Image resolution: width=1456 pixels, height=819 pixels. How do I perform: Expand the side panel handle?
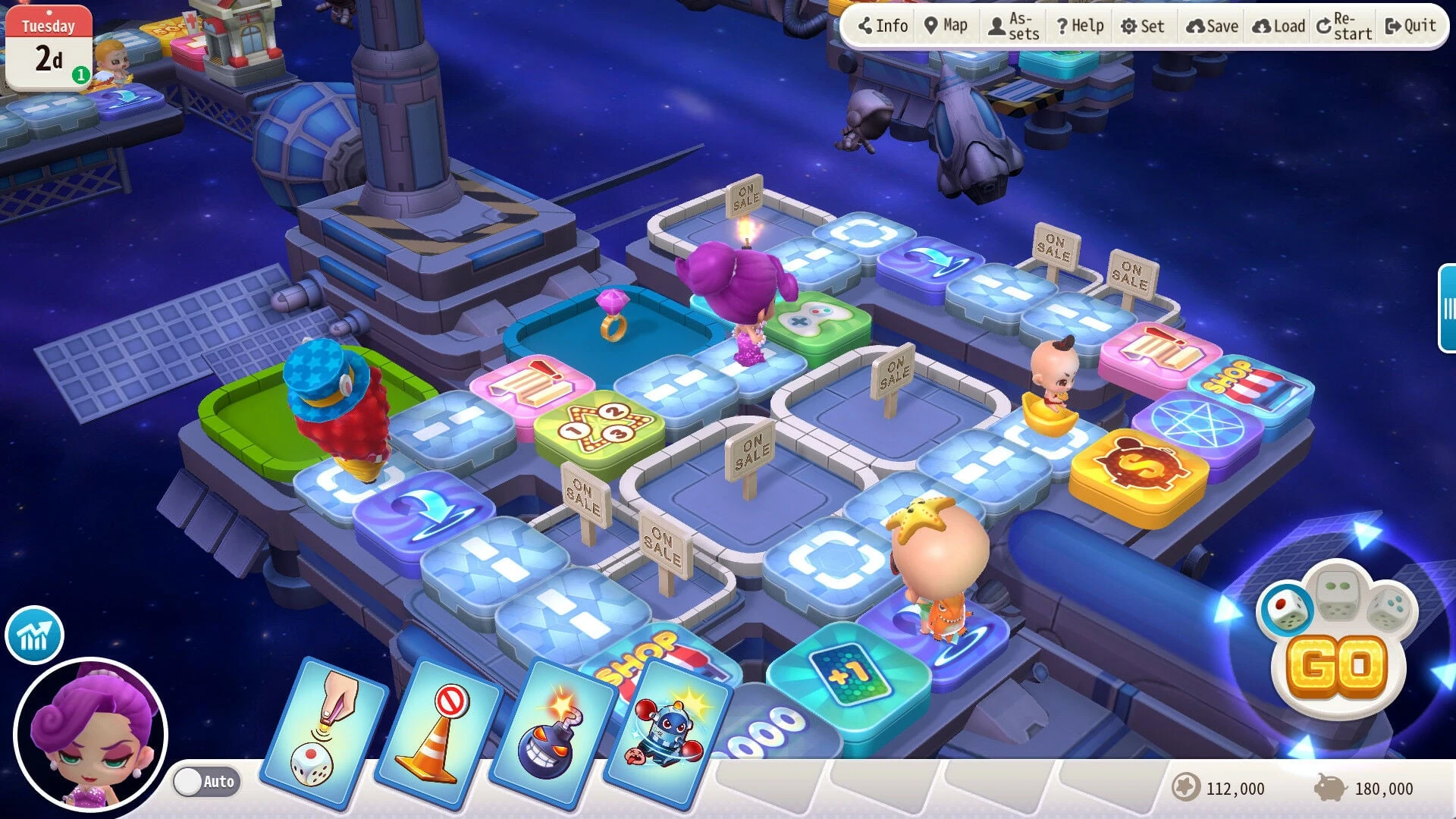click(1447, 308)
